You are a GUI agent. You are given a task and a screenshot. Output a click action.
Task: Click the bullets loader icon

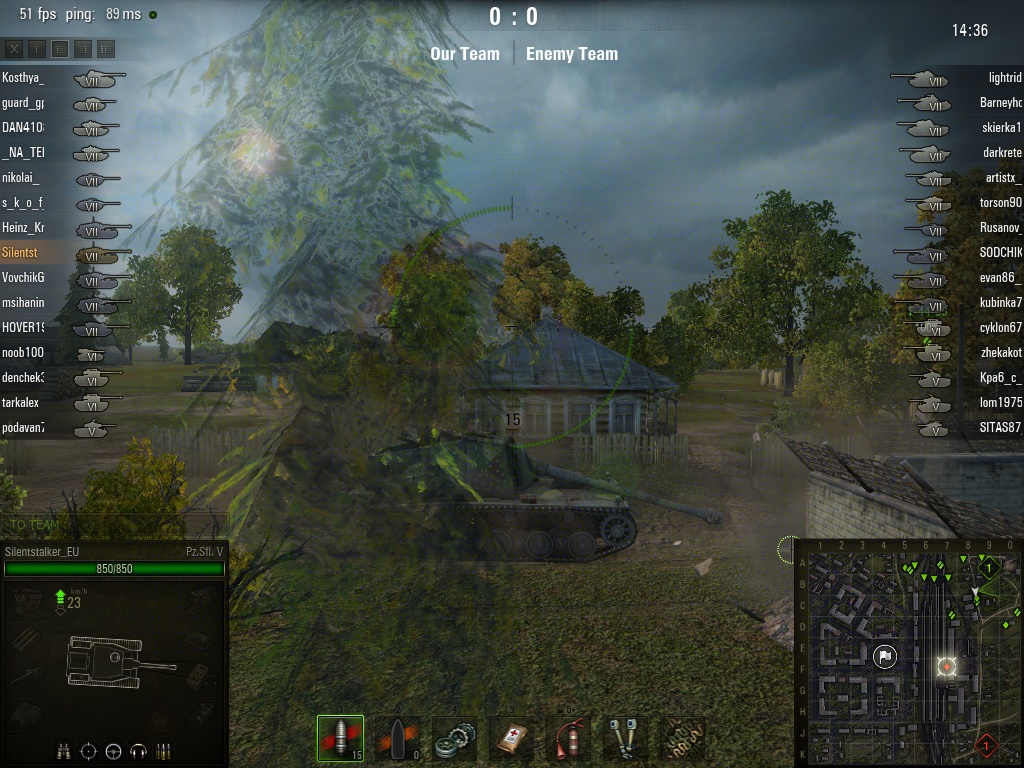tap(164, 751)
